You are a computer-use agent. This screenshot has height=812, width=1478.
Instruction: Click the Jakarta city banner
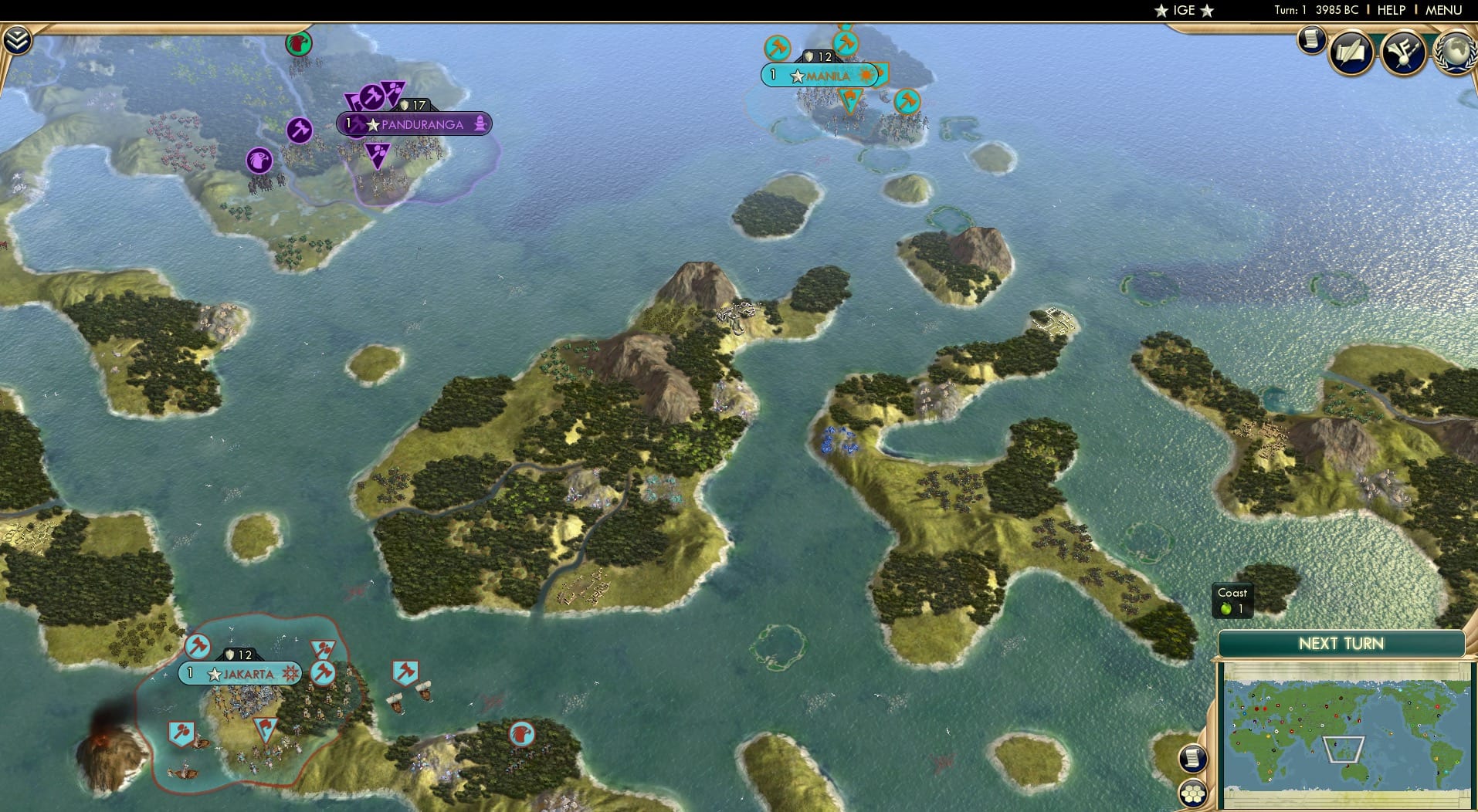[239, 674]
